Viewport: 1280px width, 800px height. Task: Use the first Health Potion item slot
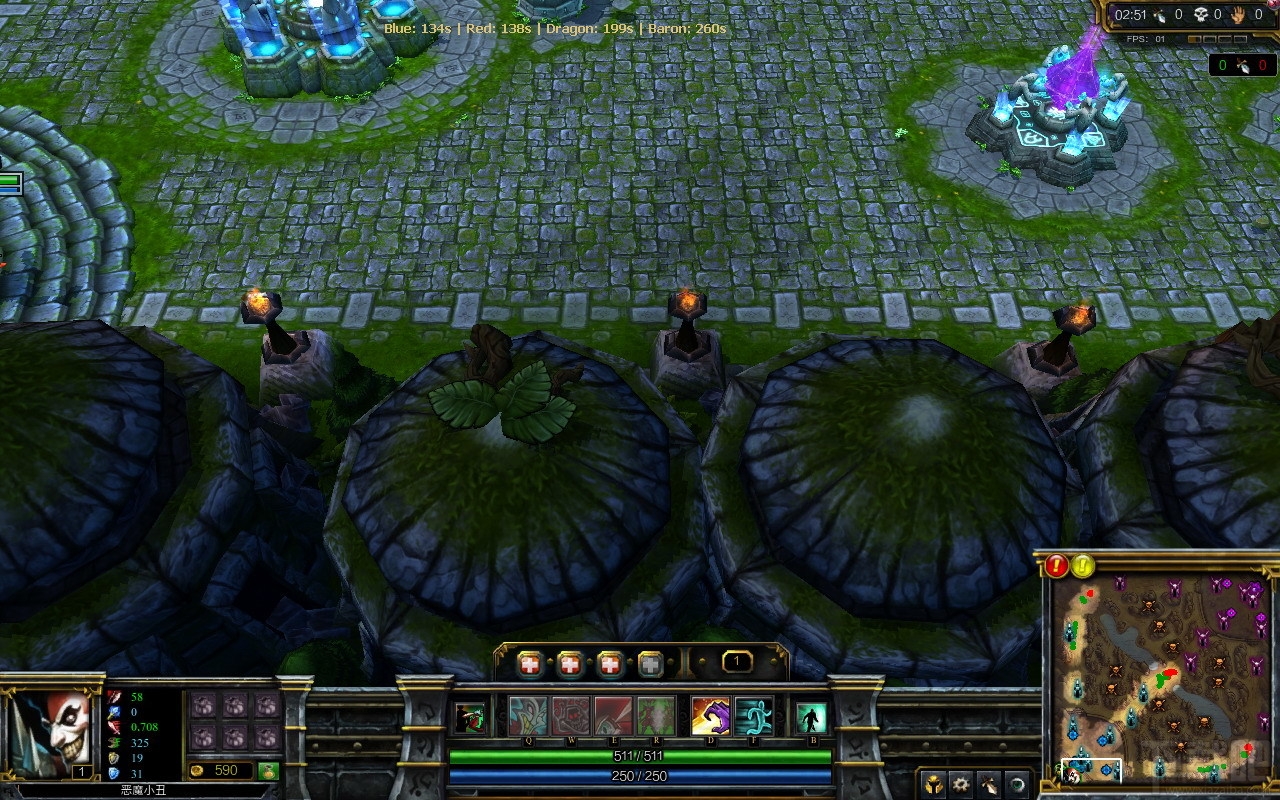[531, 661]
